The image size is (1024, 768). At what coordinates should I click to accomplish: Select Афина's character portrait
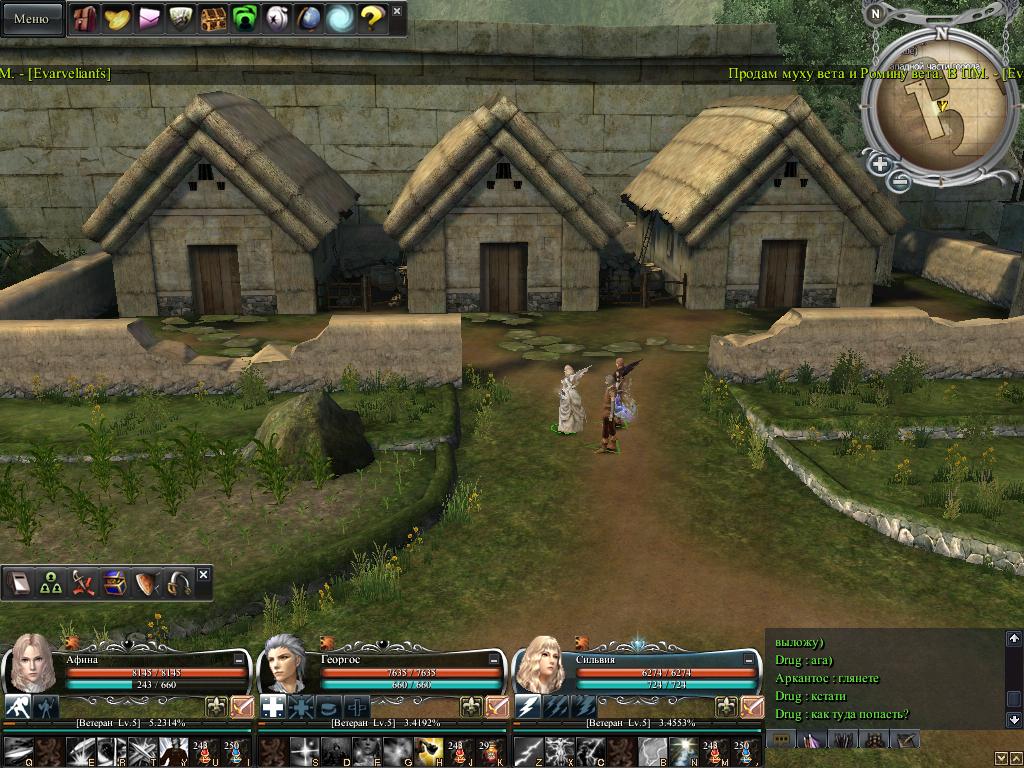click(31, 663)
